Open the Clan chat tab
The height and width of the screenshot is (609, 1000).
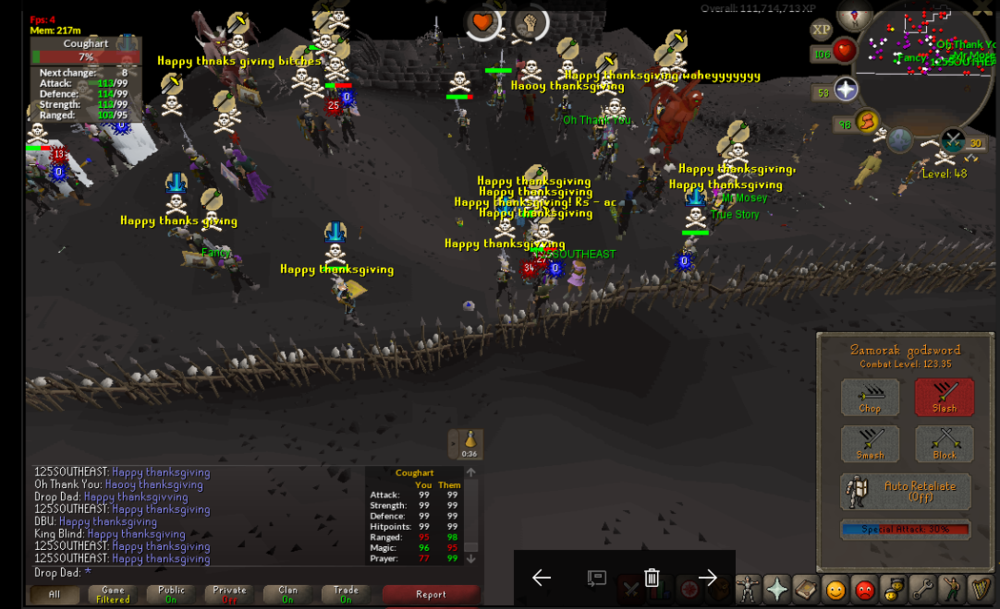(x=287, y=594)
